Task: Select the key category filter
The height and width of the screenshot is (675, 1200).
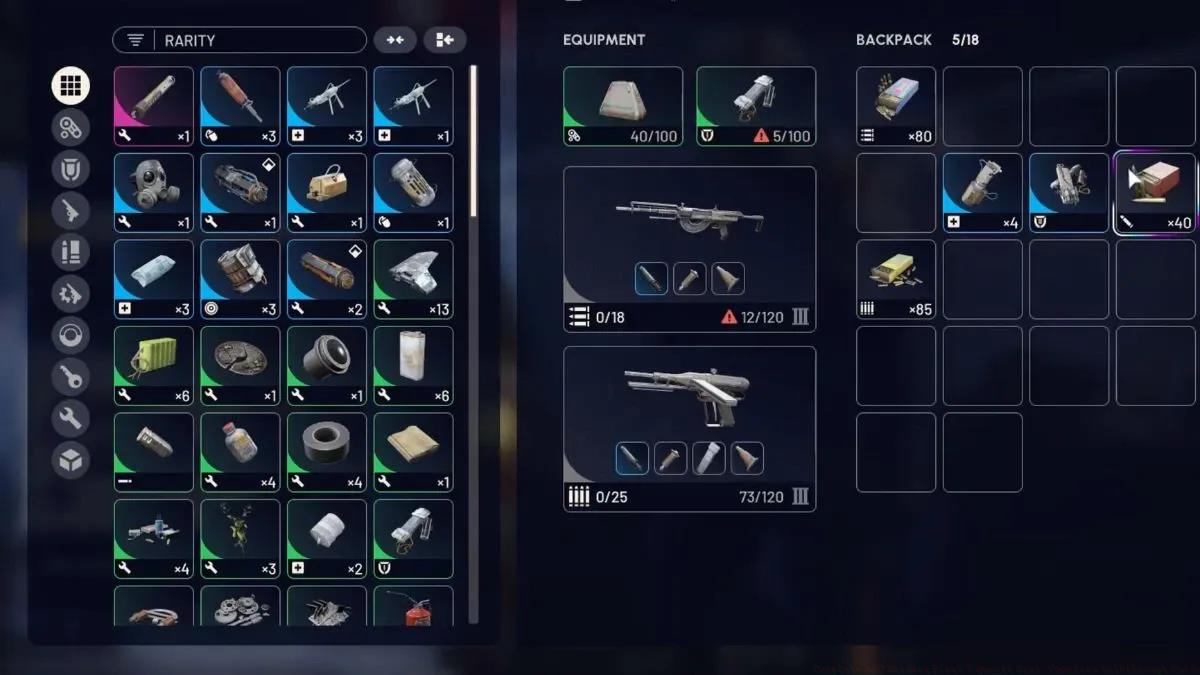Action: pyautogui.click(x=70, y=377)
